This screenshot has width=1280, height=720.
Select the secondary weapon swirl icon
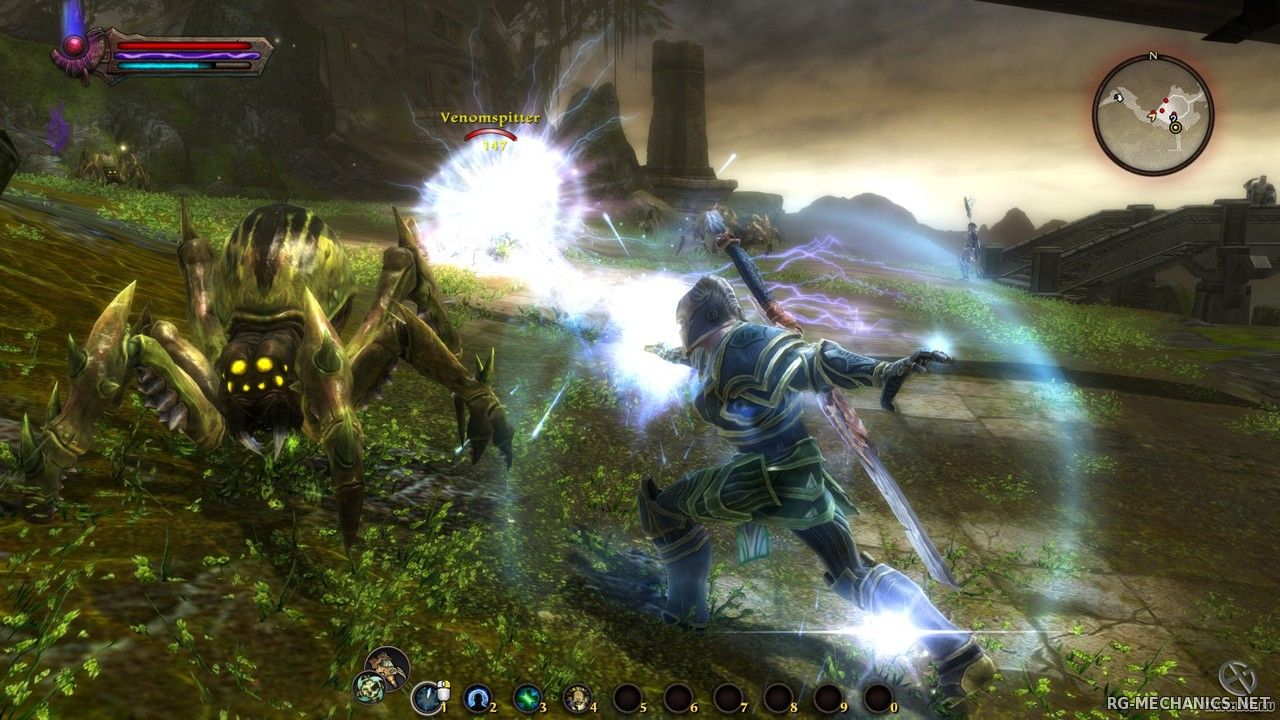tap(367, 687)
